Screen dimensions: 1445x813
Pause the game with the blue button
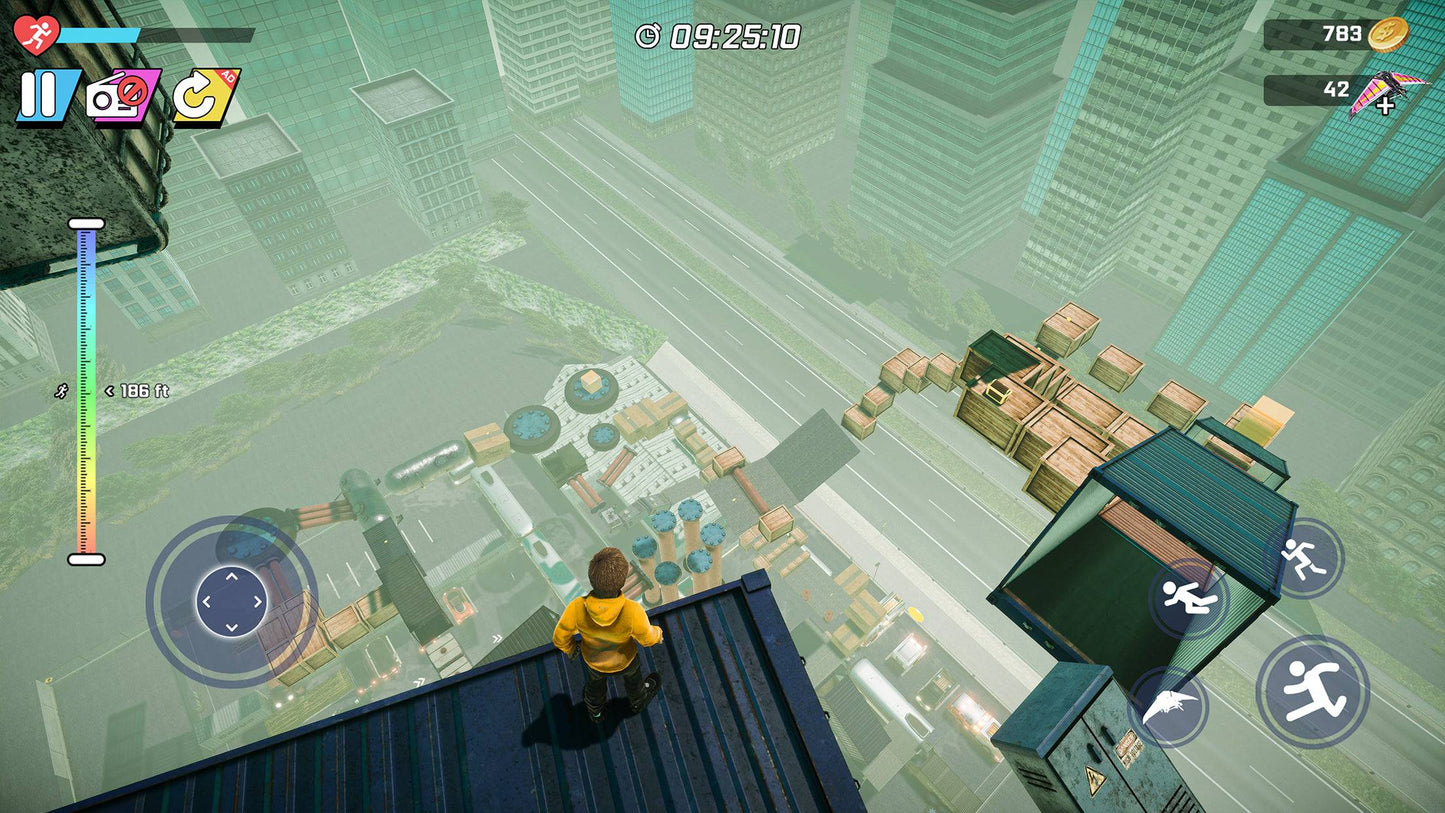46,96
